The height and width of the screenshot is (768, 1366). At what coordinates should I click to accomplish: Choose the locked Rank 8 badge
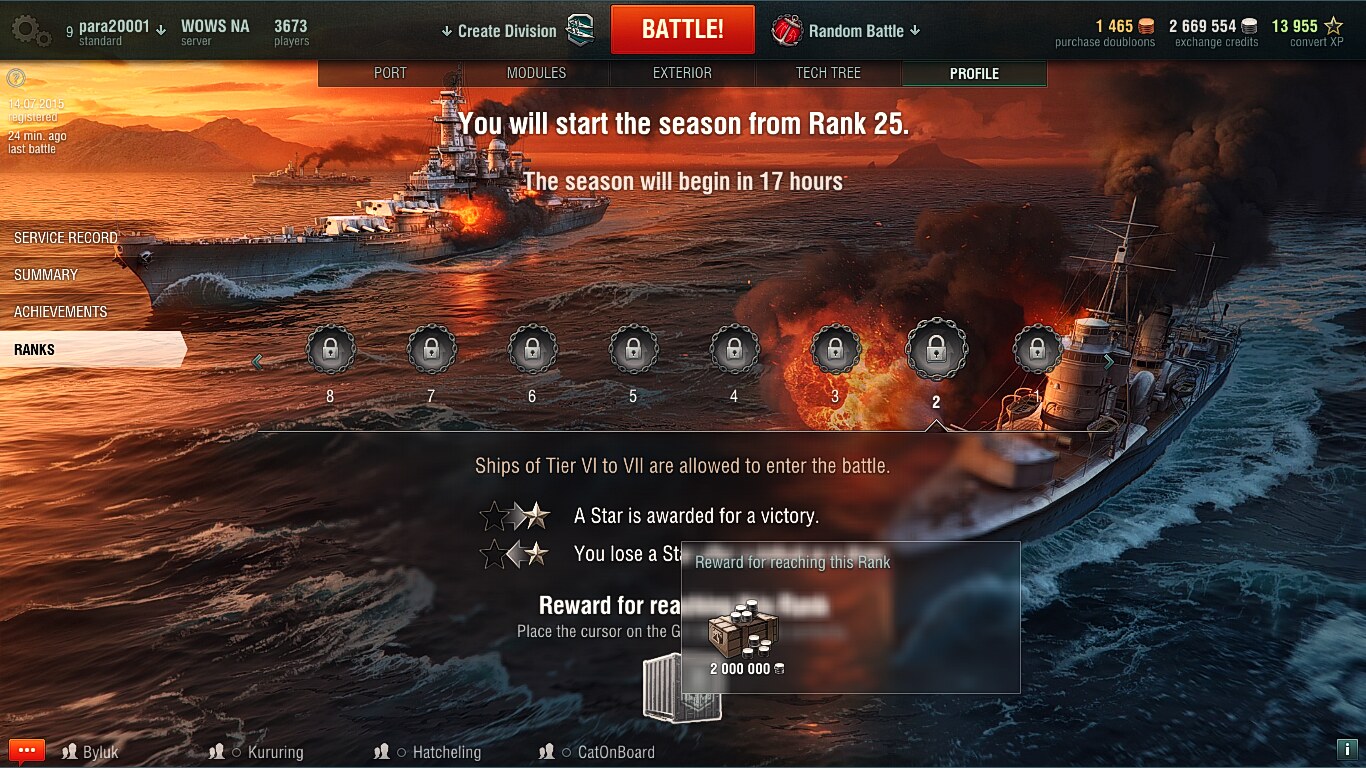tap(330, 350)
